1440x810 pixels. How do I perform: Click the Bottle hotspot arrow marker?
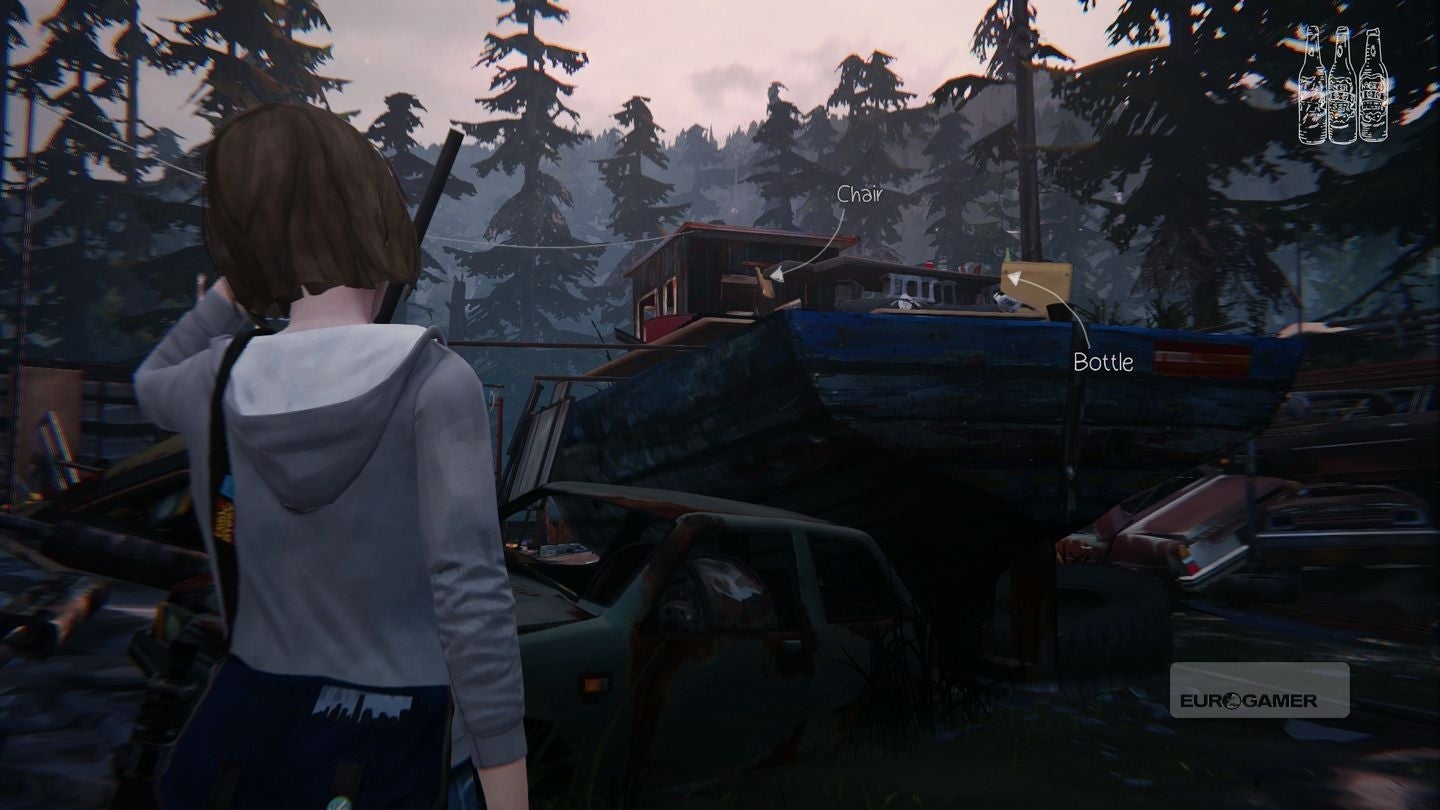(x=1014, y=277)
